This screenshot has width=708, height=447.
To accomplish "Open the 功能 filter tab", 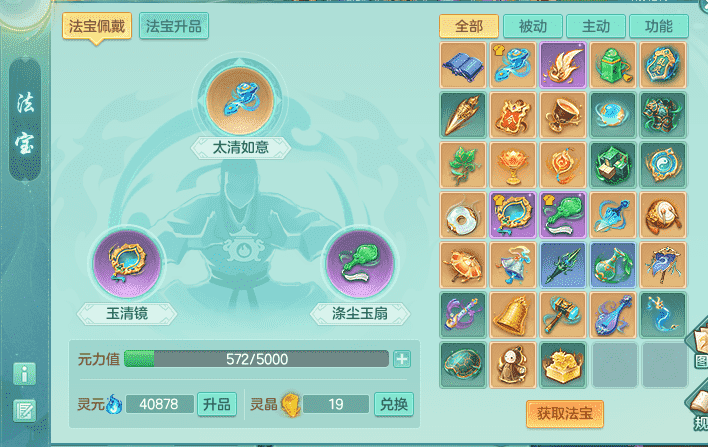I will pyautogui.click(x=659, y=26).
